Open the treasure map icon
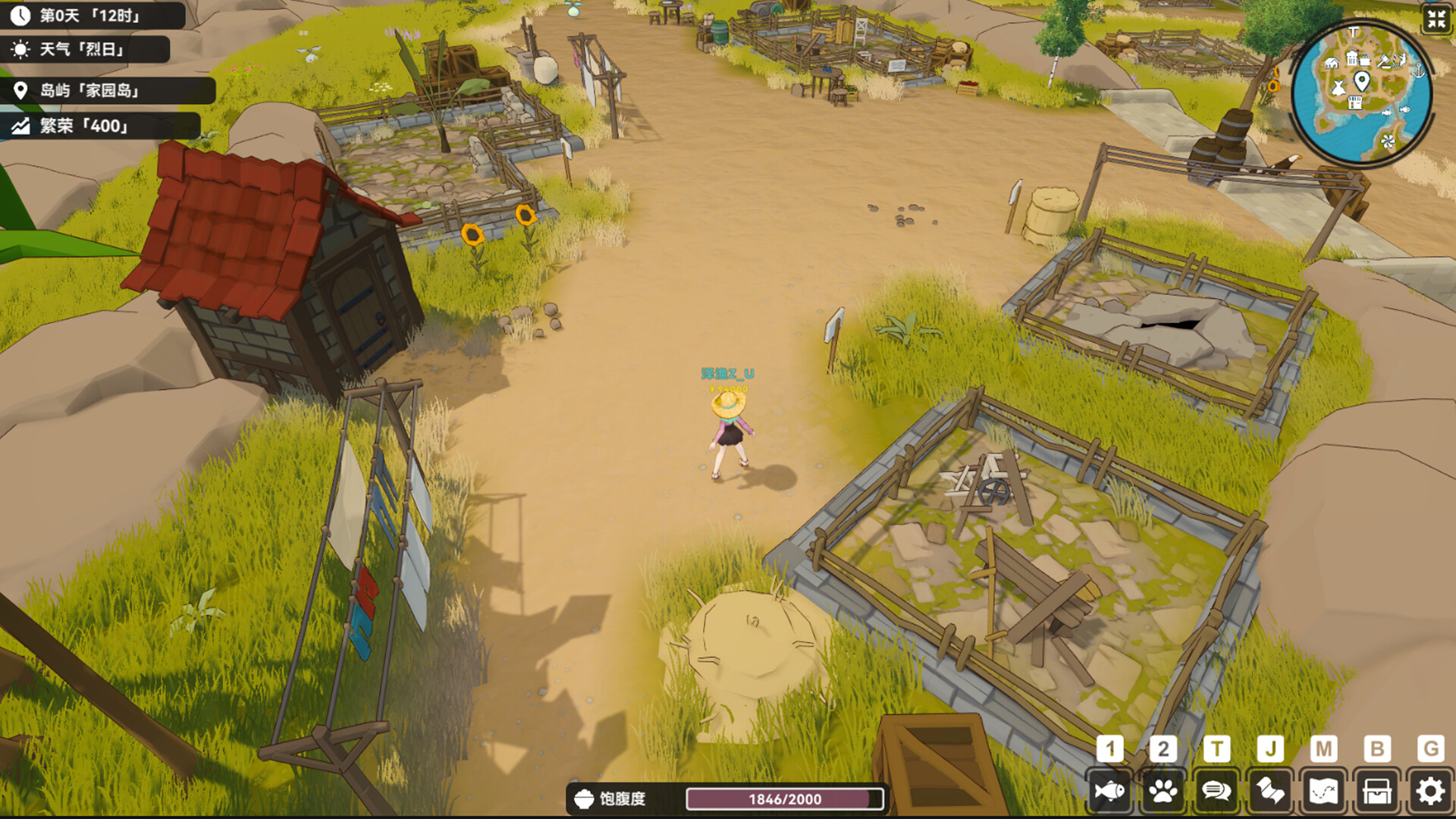Image resolution: width=1456 pixels, height=819 pixels. [1323, 792]
